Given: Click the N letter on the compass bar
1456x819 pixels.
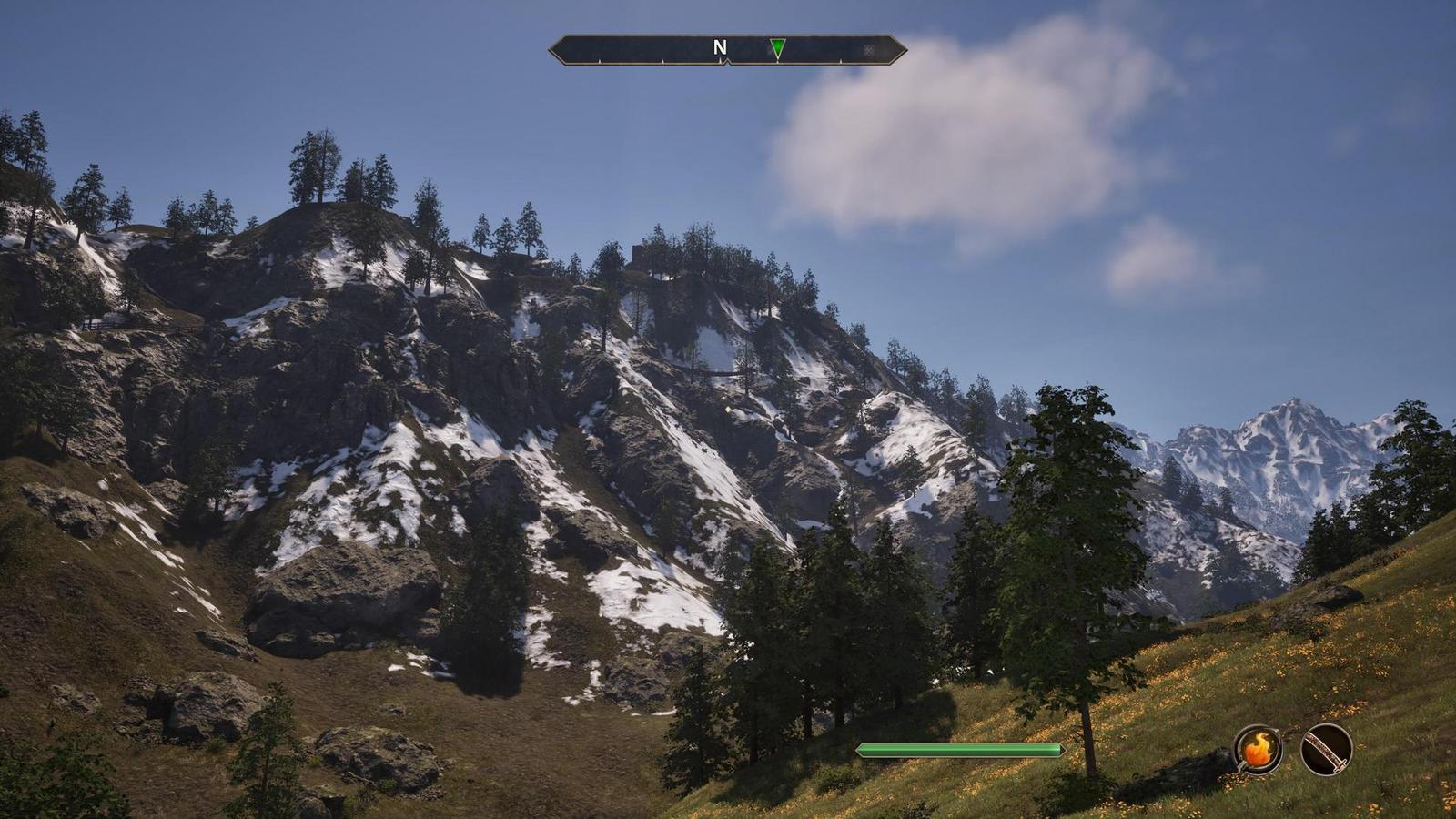Looking at the screenshot, I should (720, 47).
